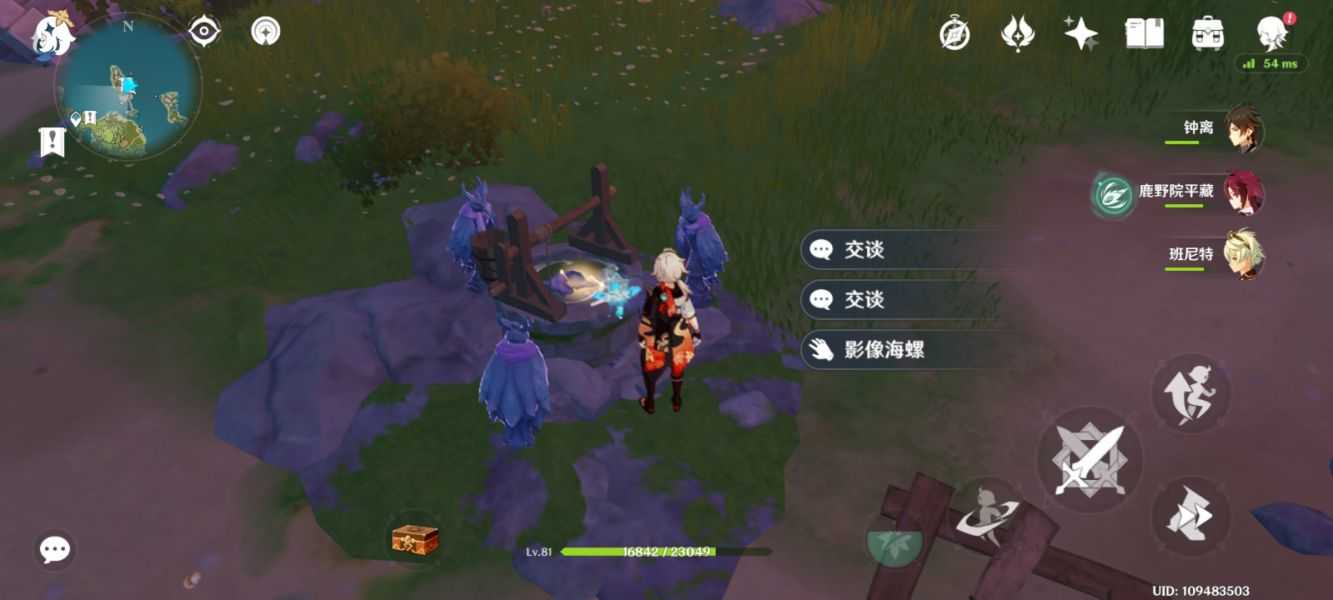Tap the round icon right of Elemental Sight
Image resolution: width=1333 pixels, height=600 pixels.
pos(265,31)
